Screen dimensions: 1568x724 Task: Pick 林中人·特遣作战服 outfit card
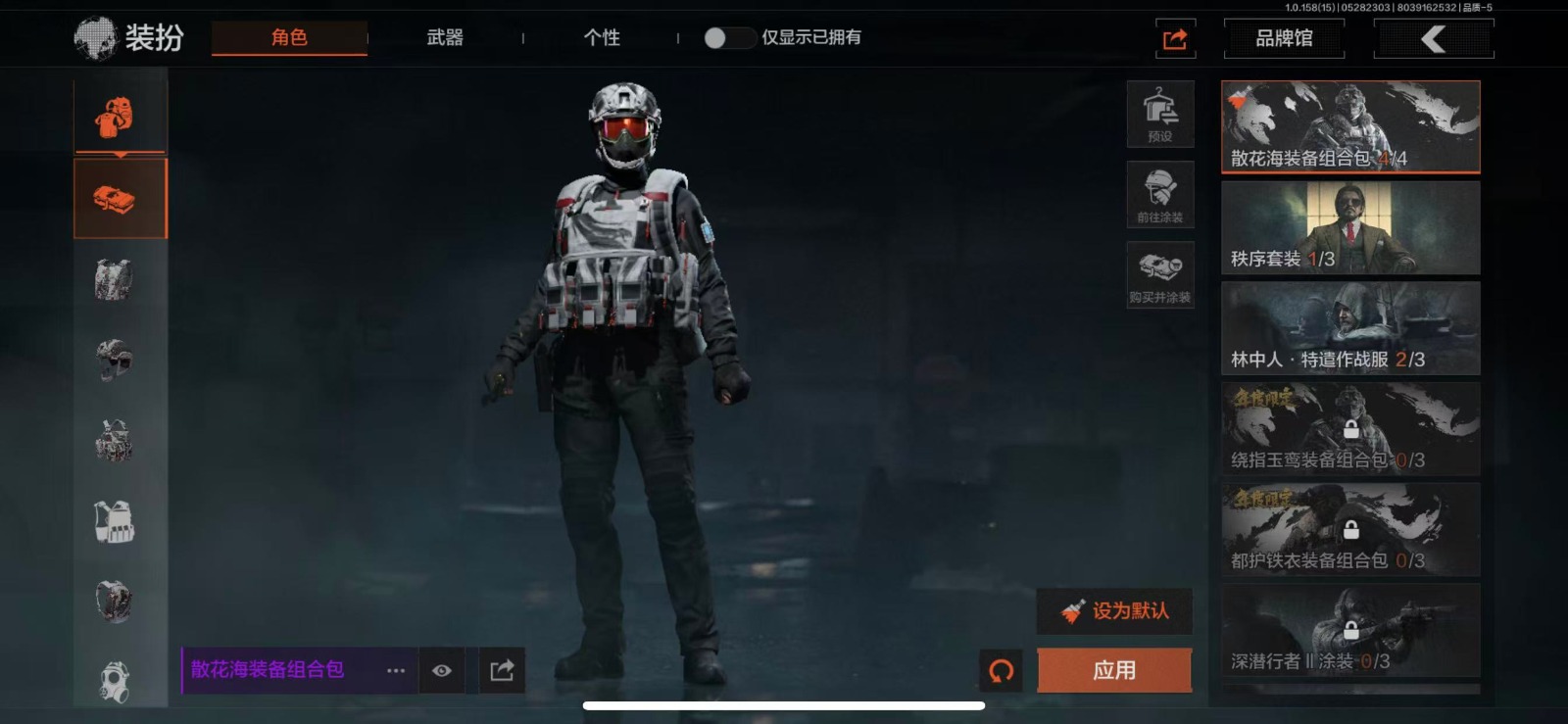[1350, 328]
